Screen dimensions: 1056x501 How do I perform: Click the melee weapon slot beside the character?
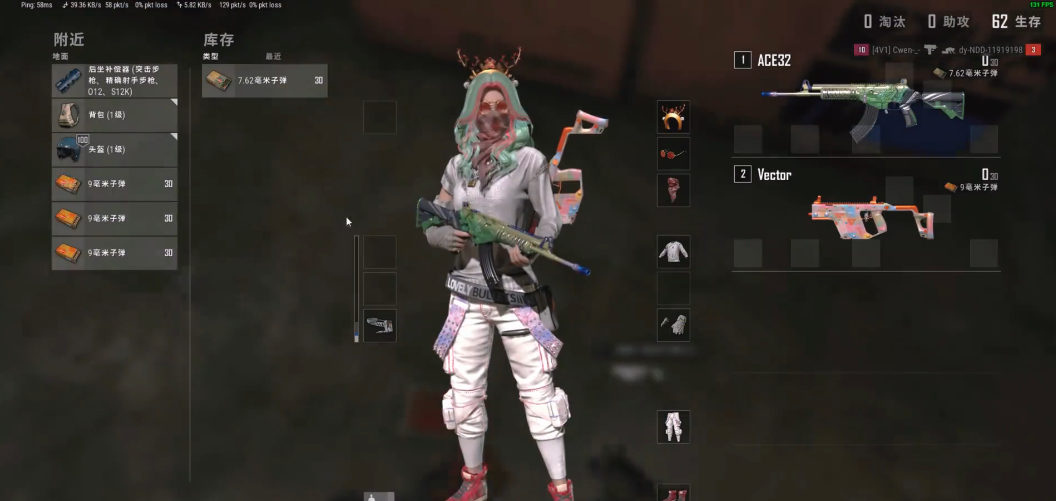tap(379, 325)
